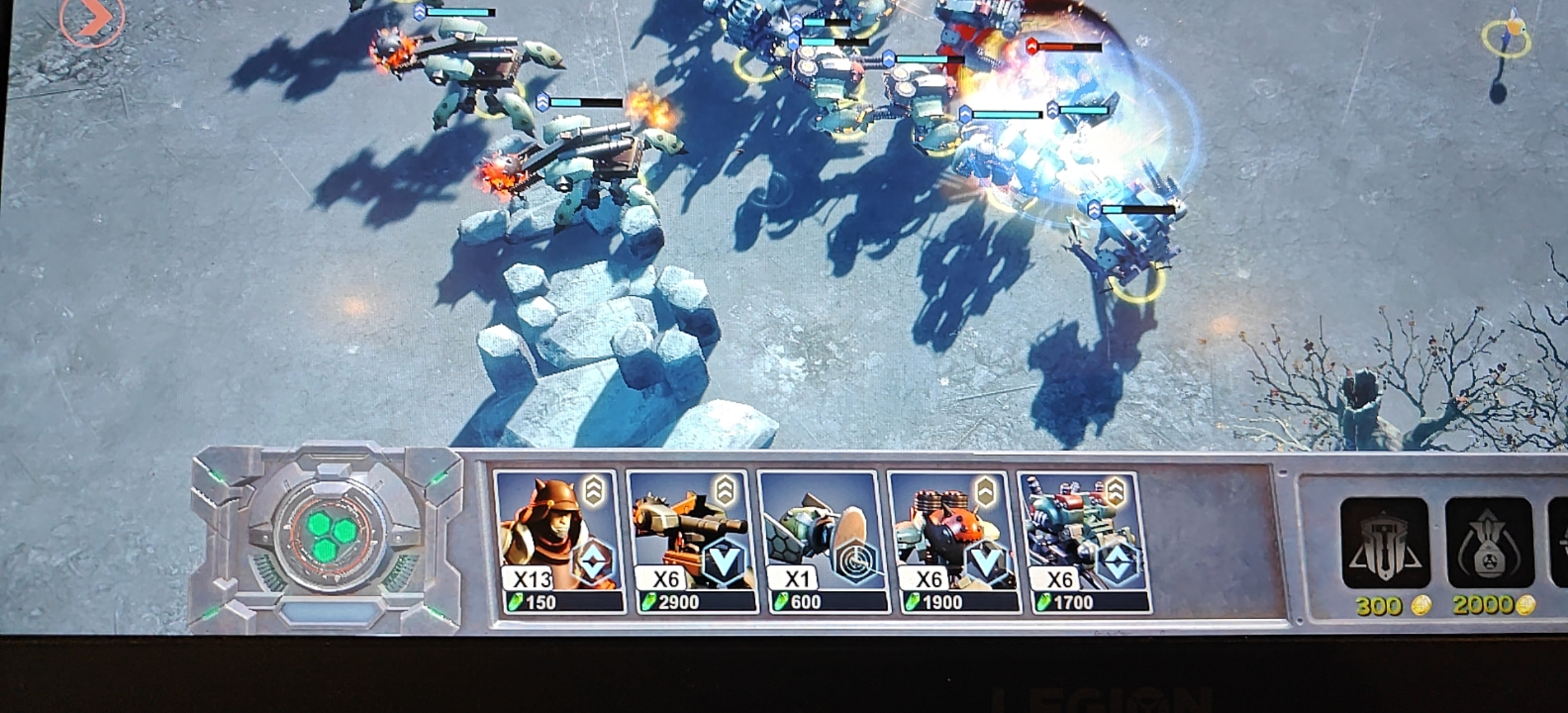
Task: Click the orange circled arrow button
Action: (x=92, y=20)
